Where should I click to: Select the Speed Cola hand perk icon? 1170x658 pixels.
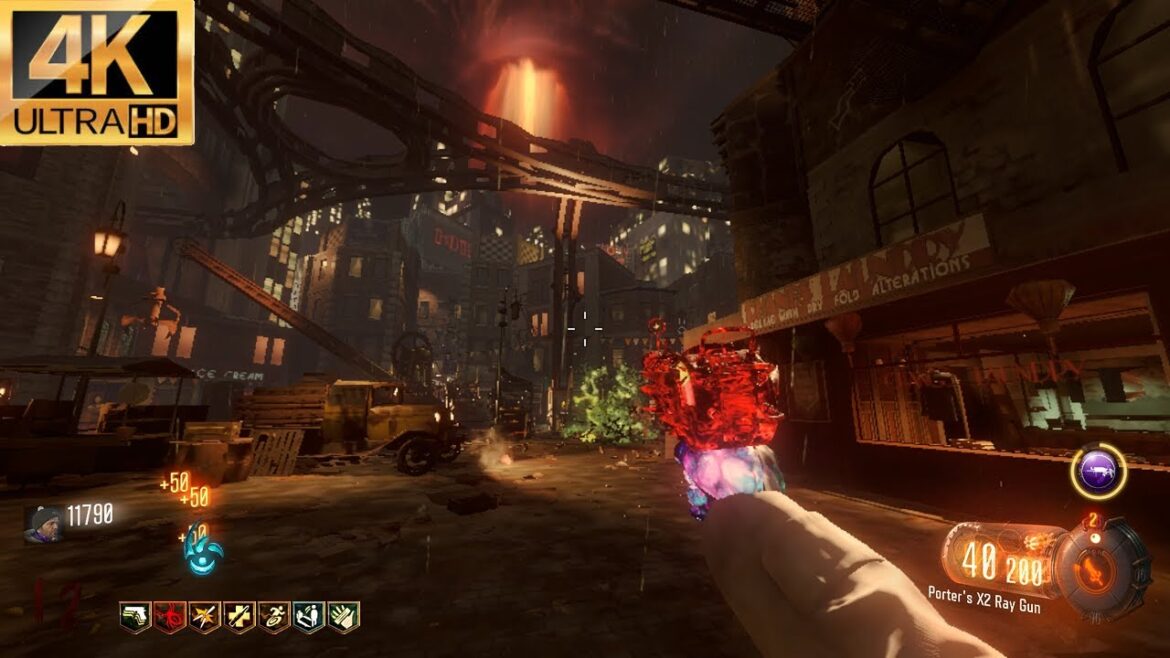(344, 616)
